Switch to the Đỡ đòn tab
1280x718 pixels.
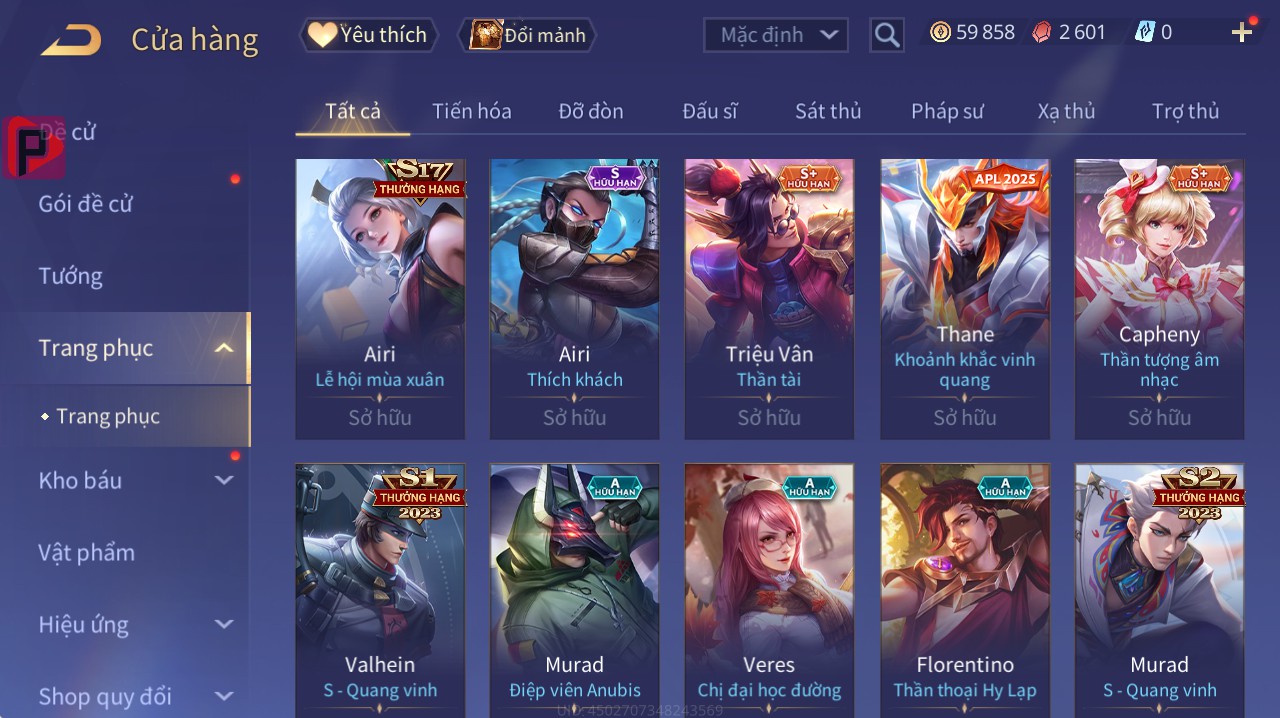click(590, 111)
